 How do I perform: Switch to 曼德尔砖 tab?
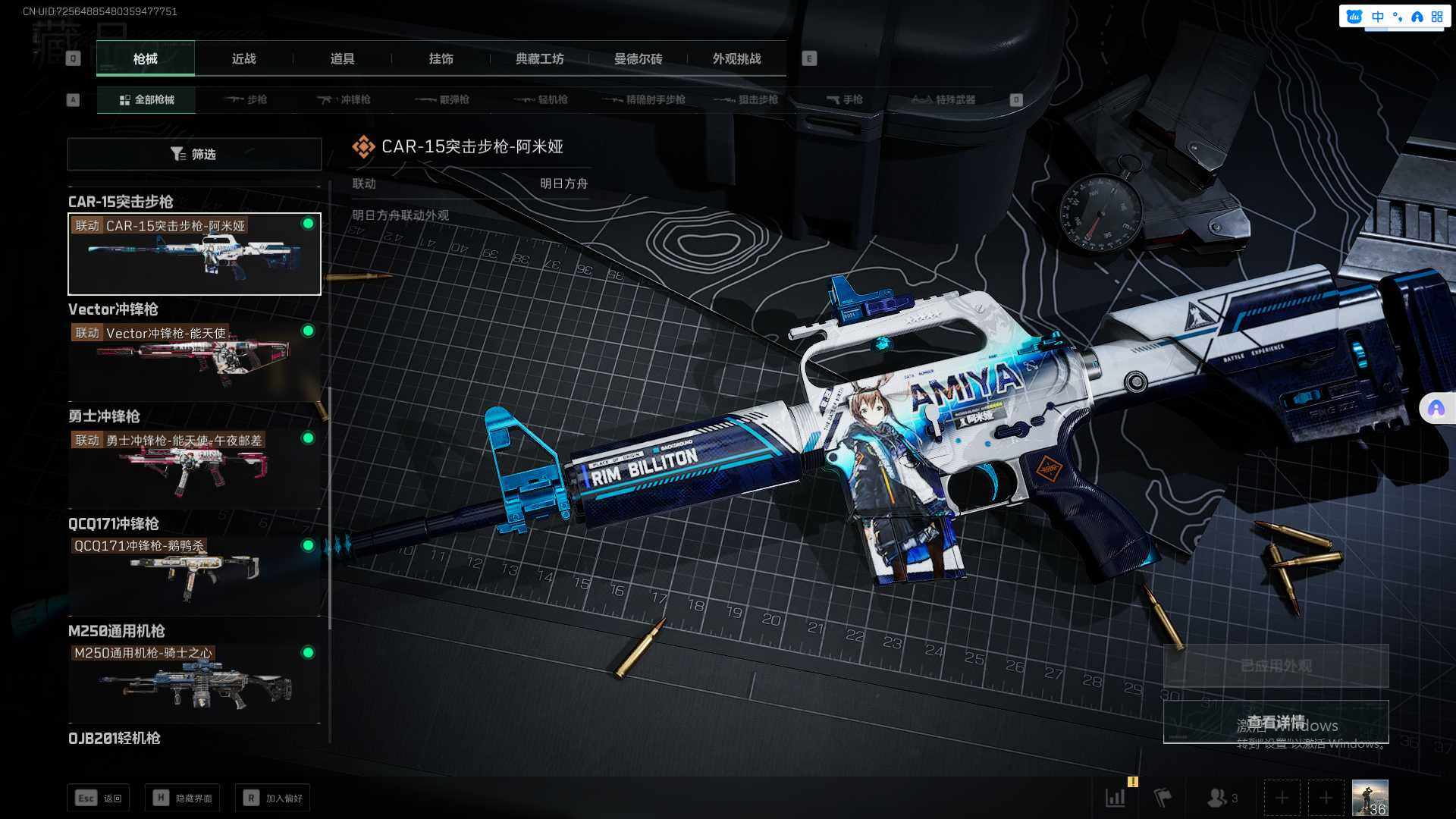638,59
